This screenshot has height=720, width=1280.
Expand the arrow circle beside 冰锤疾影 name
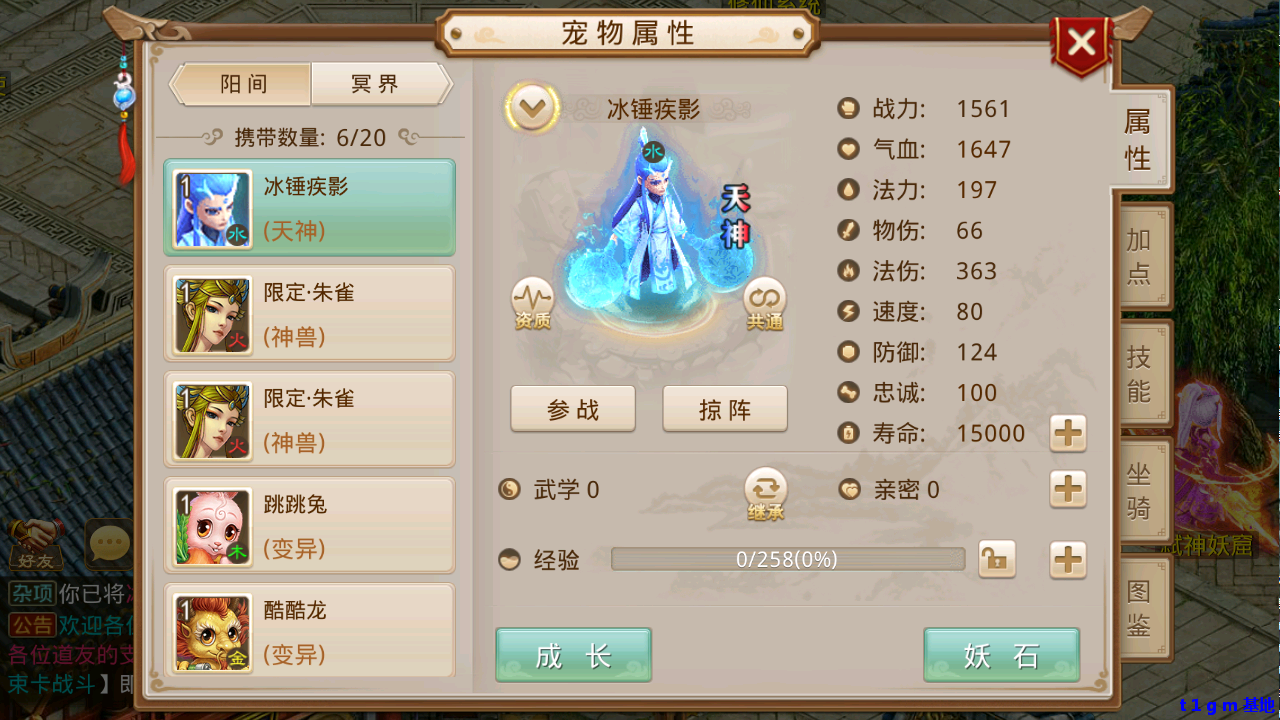tap(533, 106)
